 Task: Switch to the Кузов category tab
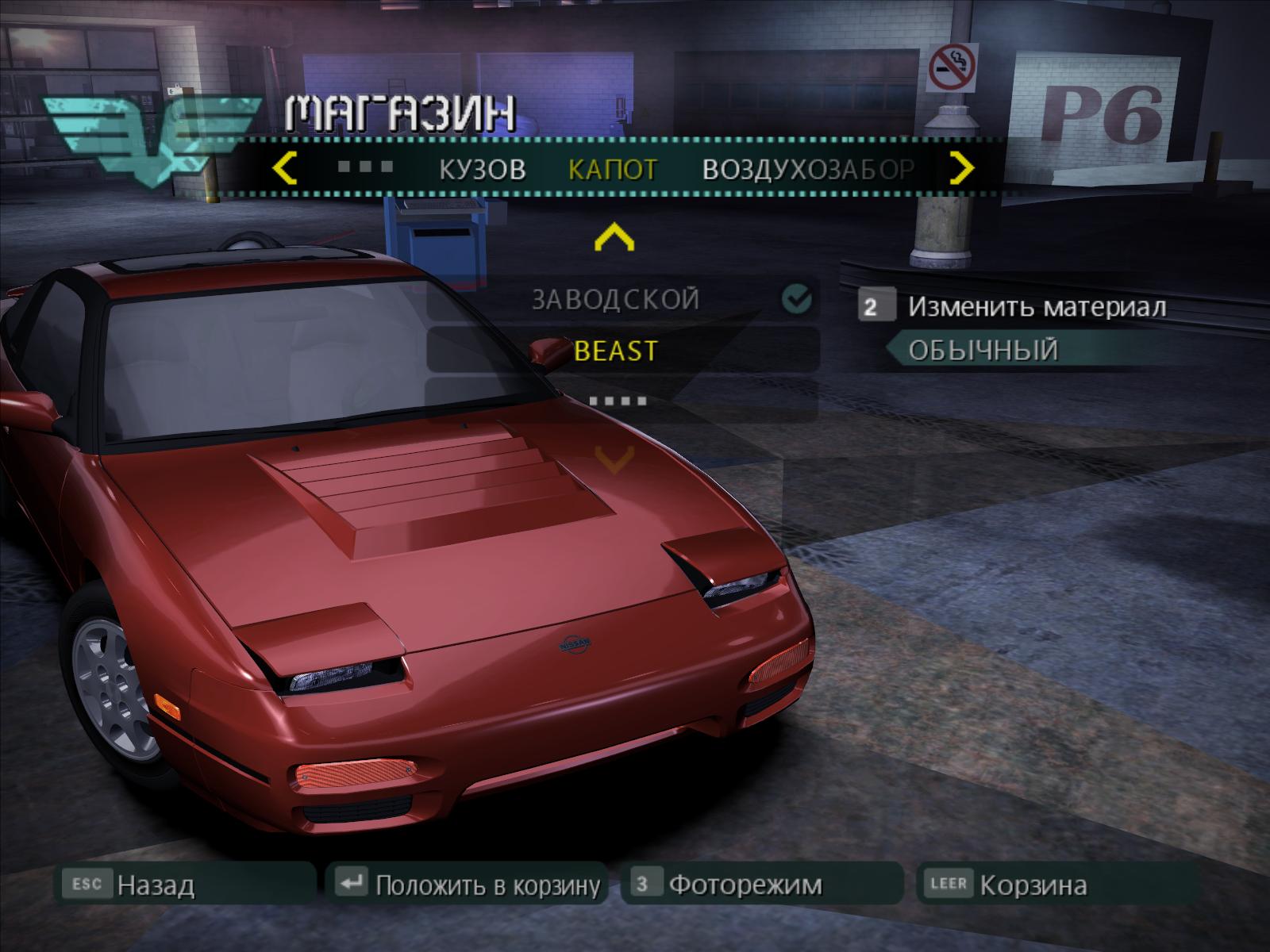tap(483, 169)
